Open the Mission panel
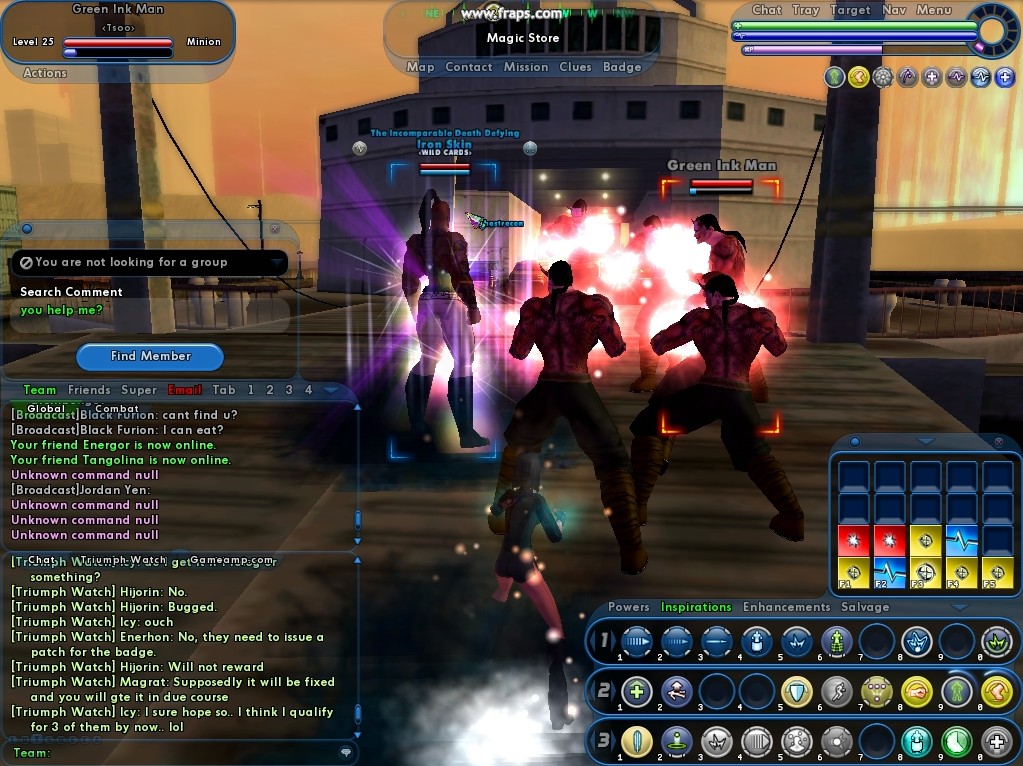 [x=526, y=67]
